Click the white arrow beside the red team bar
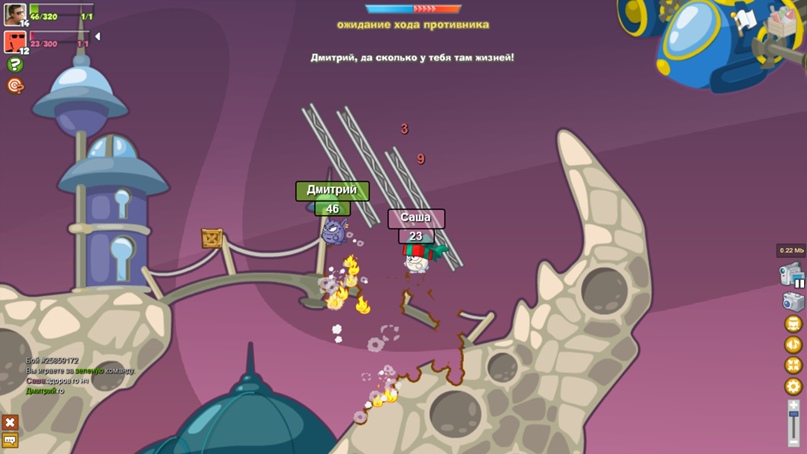The height and width of the screenshot is (454, 807). [x=97, y=37]
